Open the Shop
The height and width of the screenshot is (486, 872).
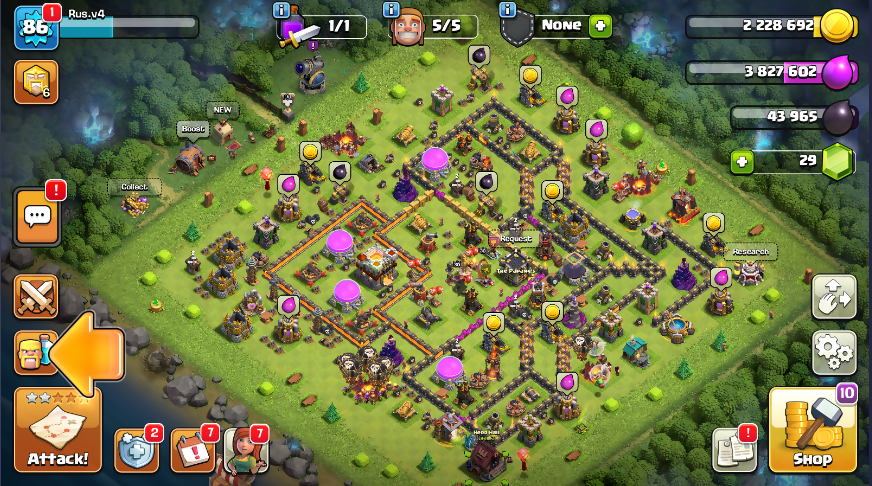(812, 430)
